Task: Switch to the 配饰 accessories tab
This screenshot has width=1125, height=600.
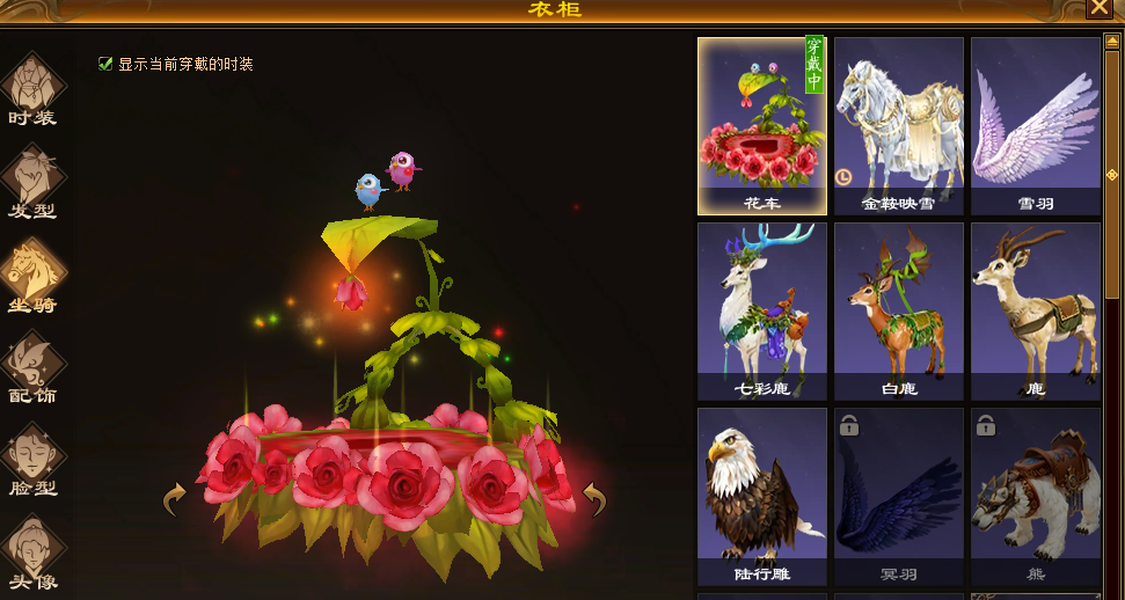Action: (x=33, y=366)
